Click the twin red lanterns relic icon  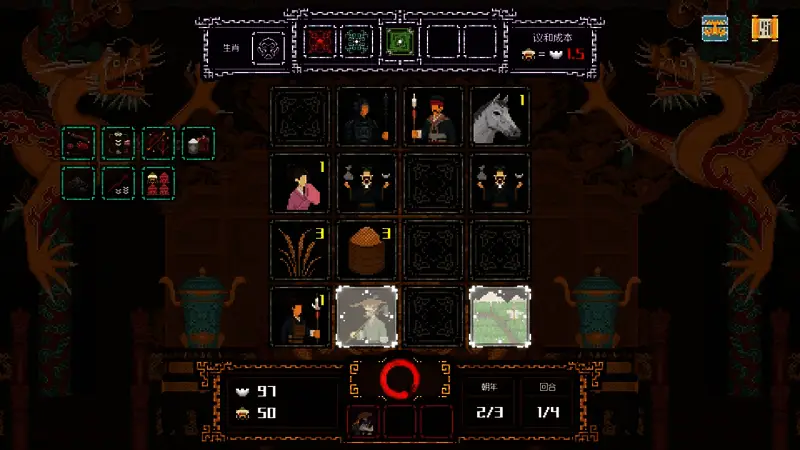point(158,182)
